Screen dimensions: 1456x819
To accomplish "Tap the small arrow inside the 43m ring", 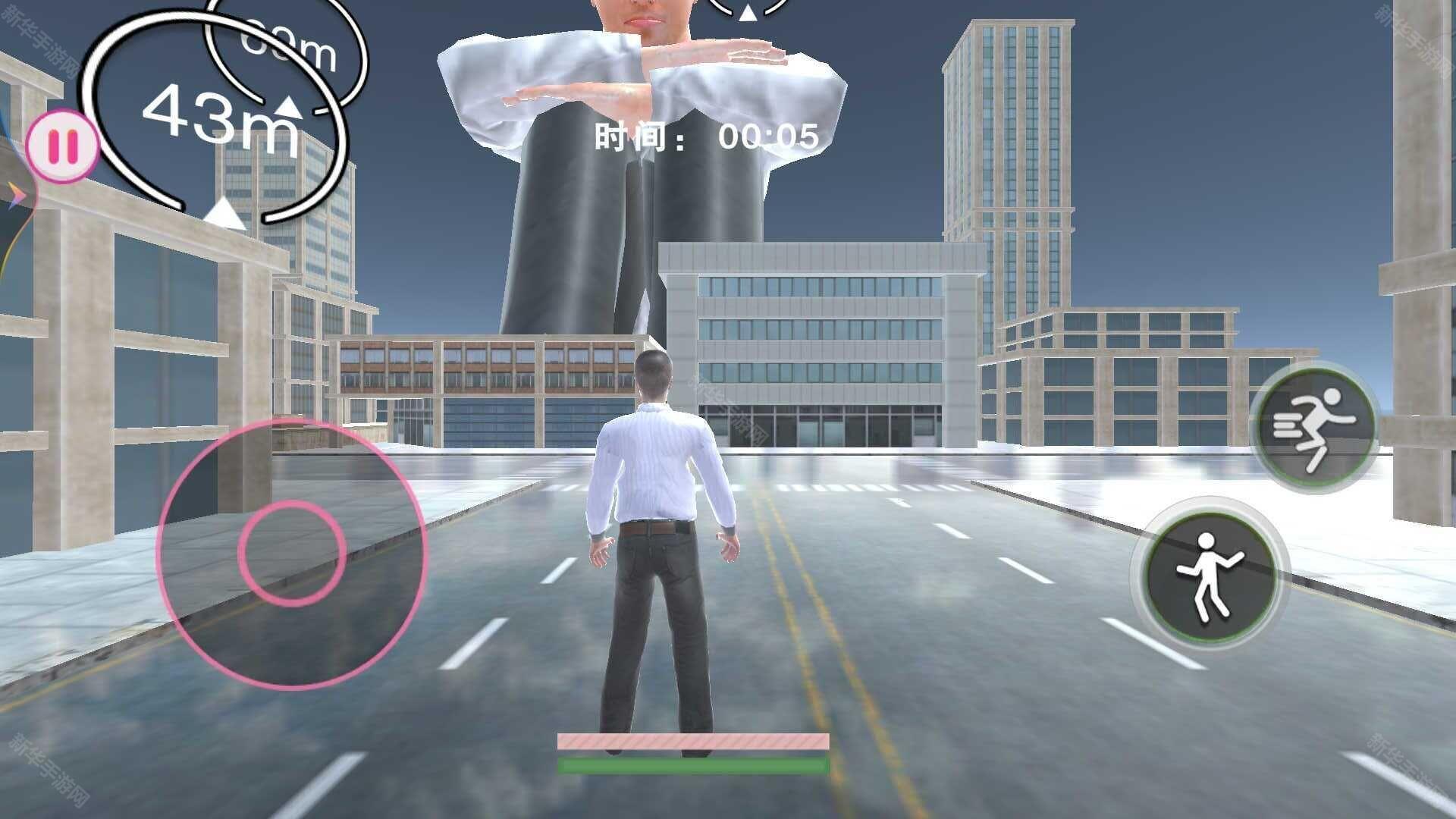I will tap(287, 108).
